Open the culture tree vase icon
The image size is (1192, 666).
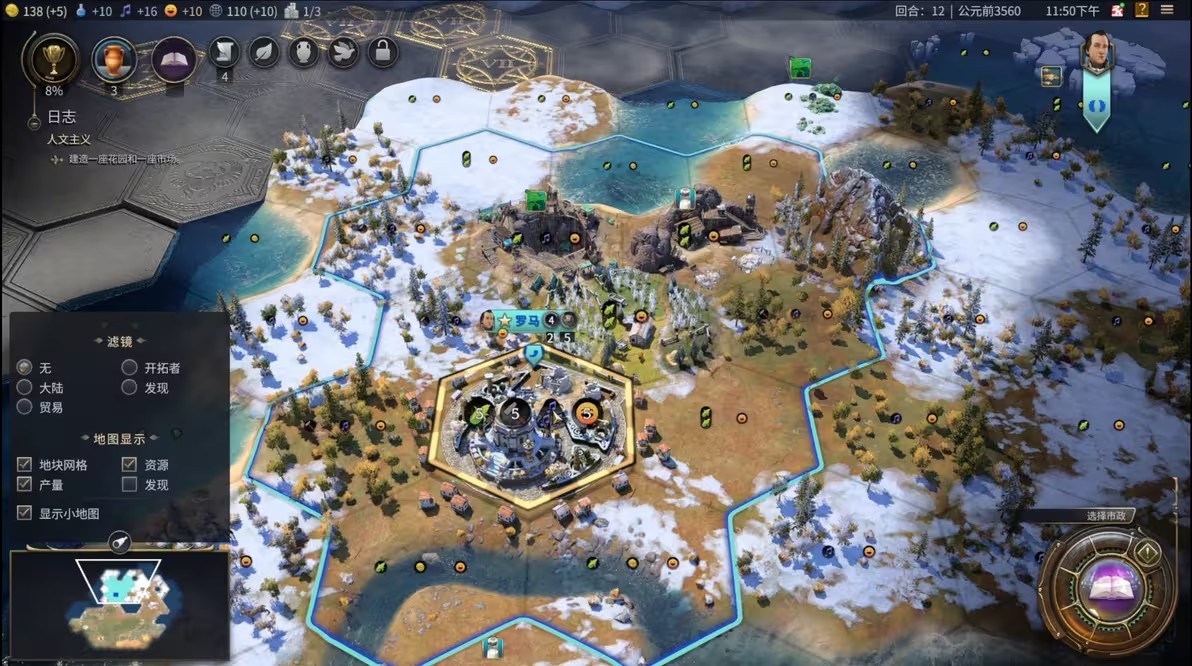point(114,59)
